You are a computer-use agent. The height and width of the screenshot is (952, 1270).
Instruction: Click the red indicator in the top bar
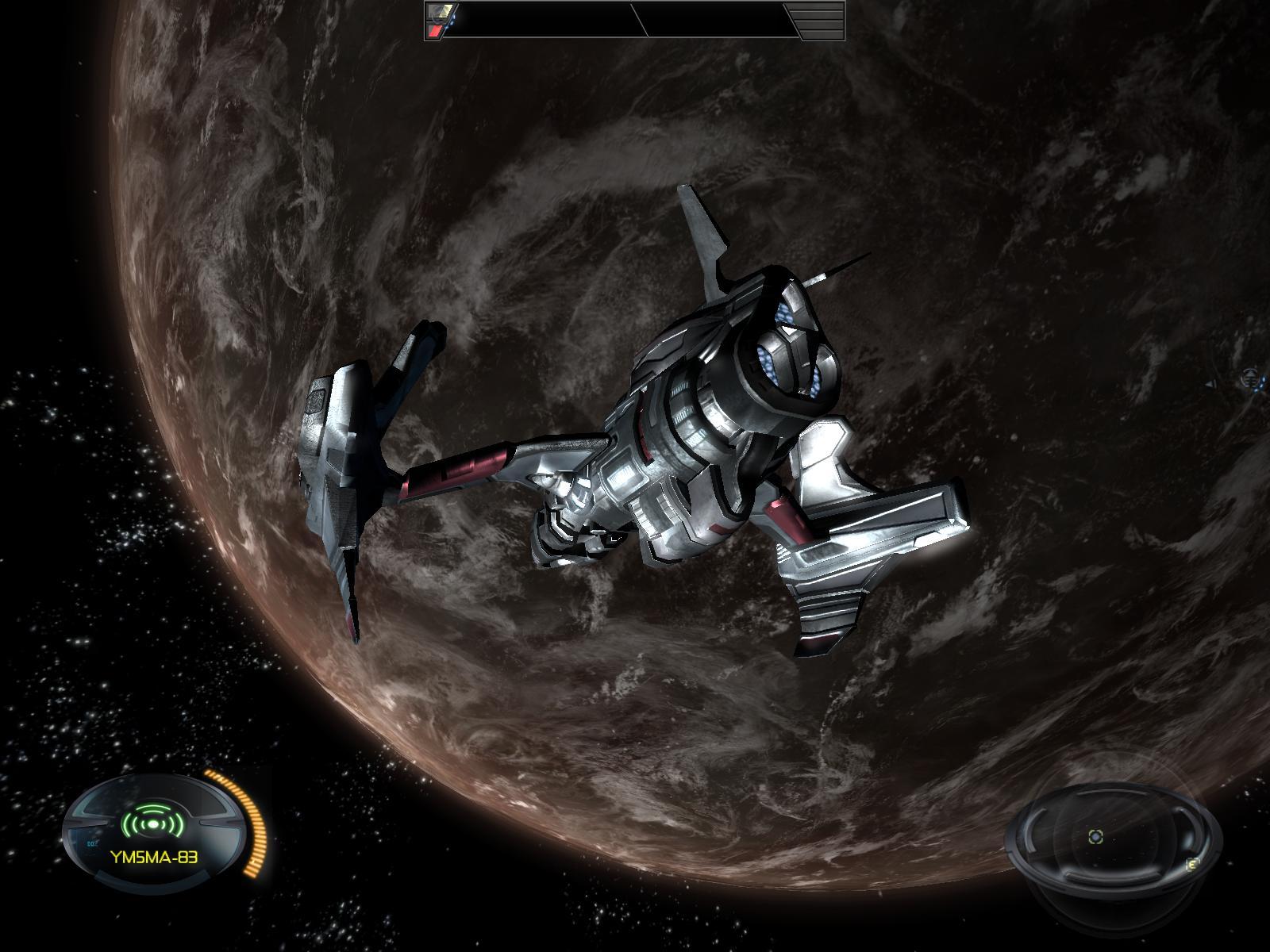click(436, 30)
